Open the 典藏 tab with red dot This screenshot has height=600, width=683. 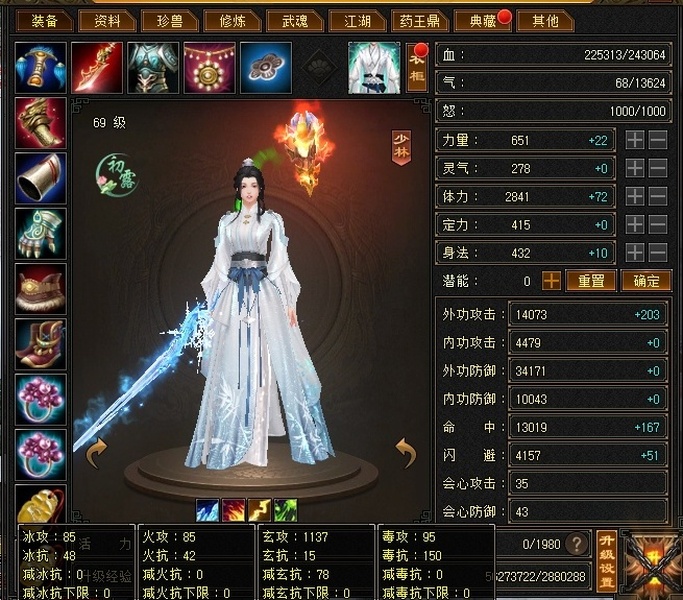481,21
